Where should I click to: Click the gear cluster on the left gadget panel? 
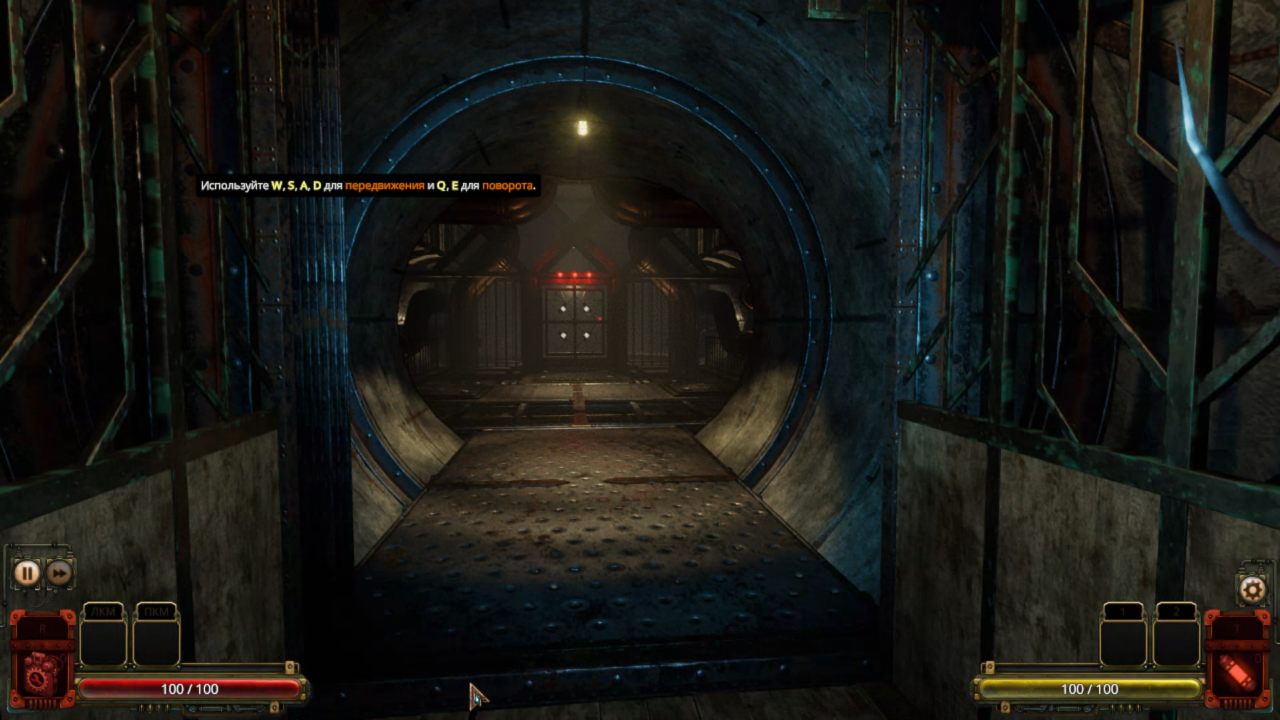pos(38,678)
